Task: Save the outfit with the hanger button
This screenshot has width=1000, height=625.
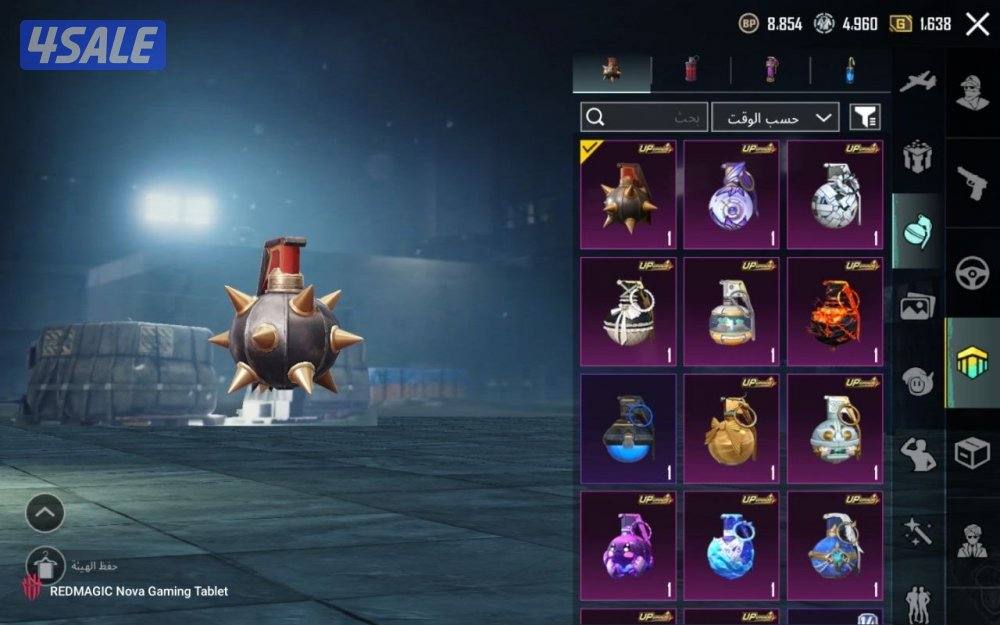Action: pos(45,566)
